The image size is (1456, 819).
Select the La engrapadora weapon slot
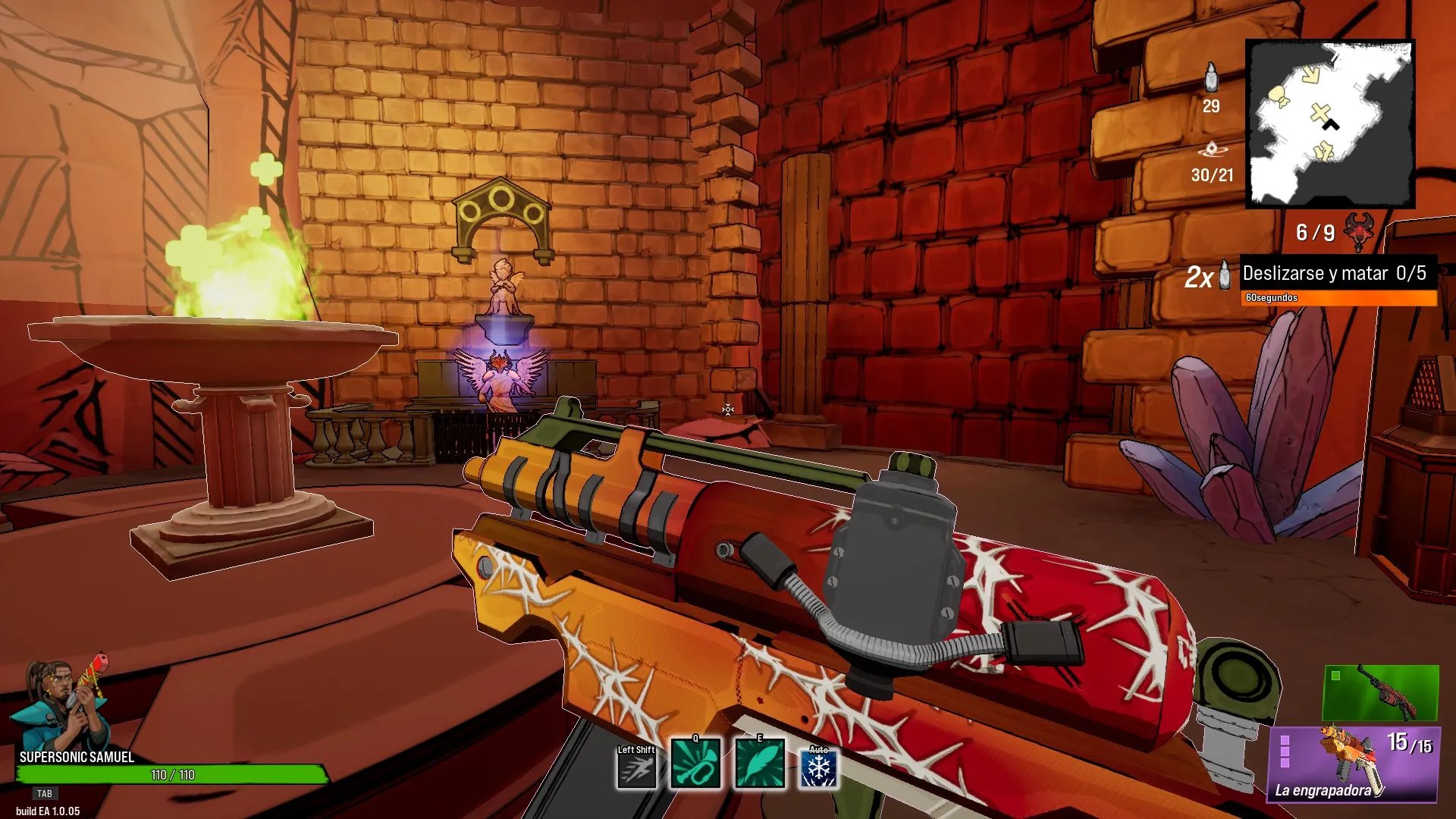(1354, 764)
